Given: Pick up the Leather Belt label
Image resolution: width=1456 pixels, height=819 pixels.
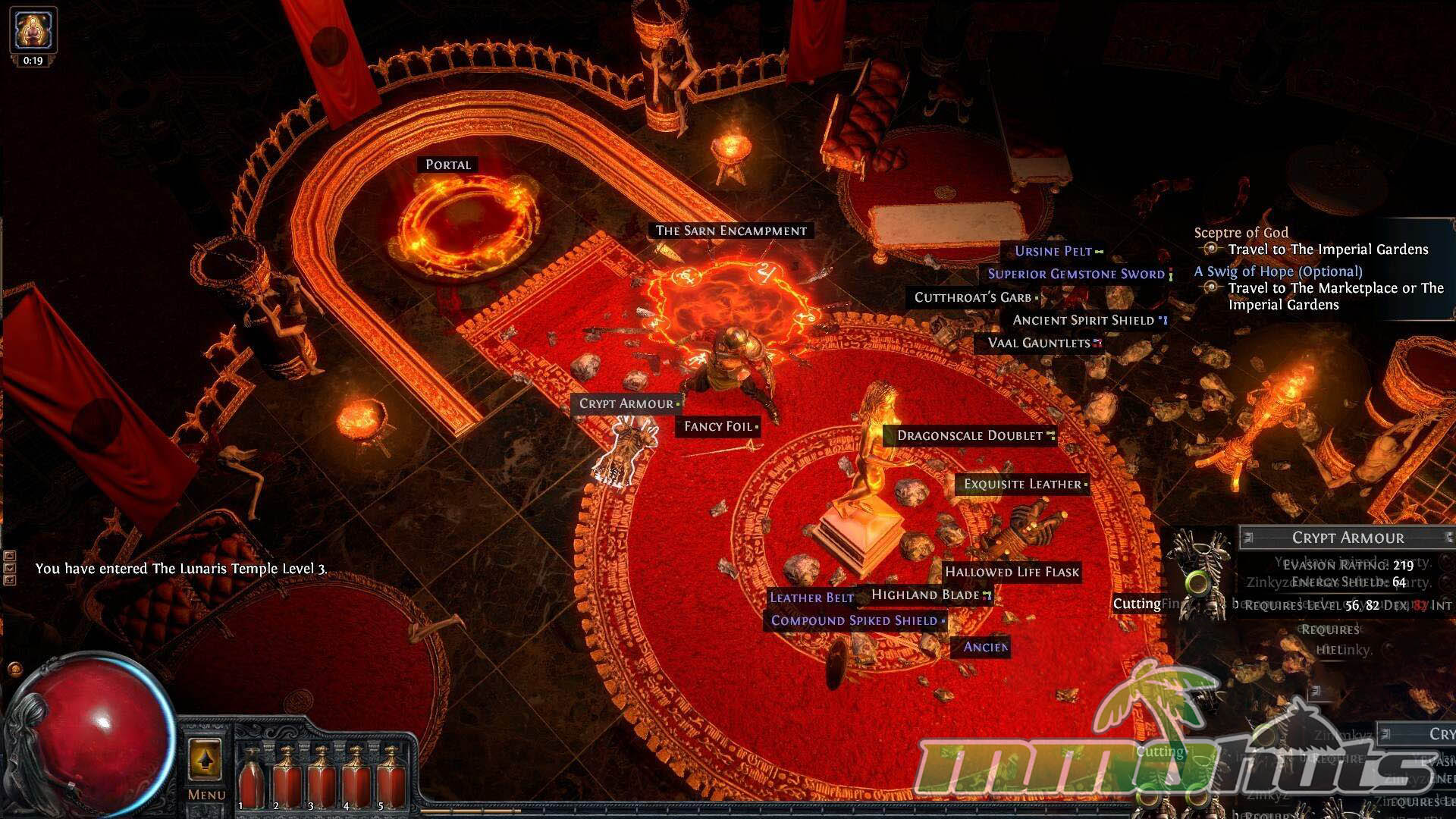Looking at the screenshot, I should tap(811, 598).
